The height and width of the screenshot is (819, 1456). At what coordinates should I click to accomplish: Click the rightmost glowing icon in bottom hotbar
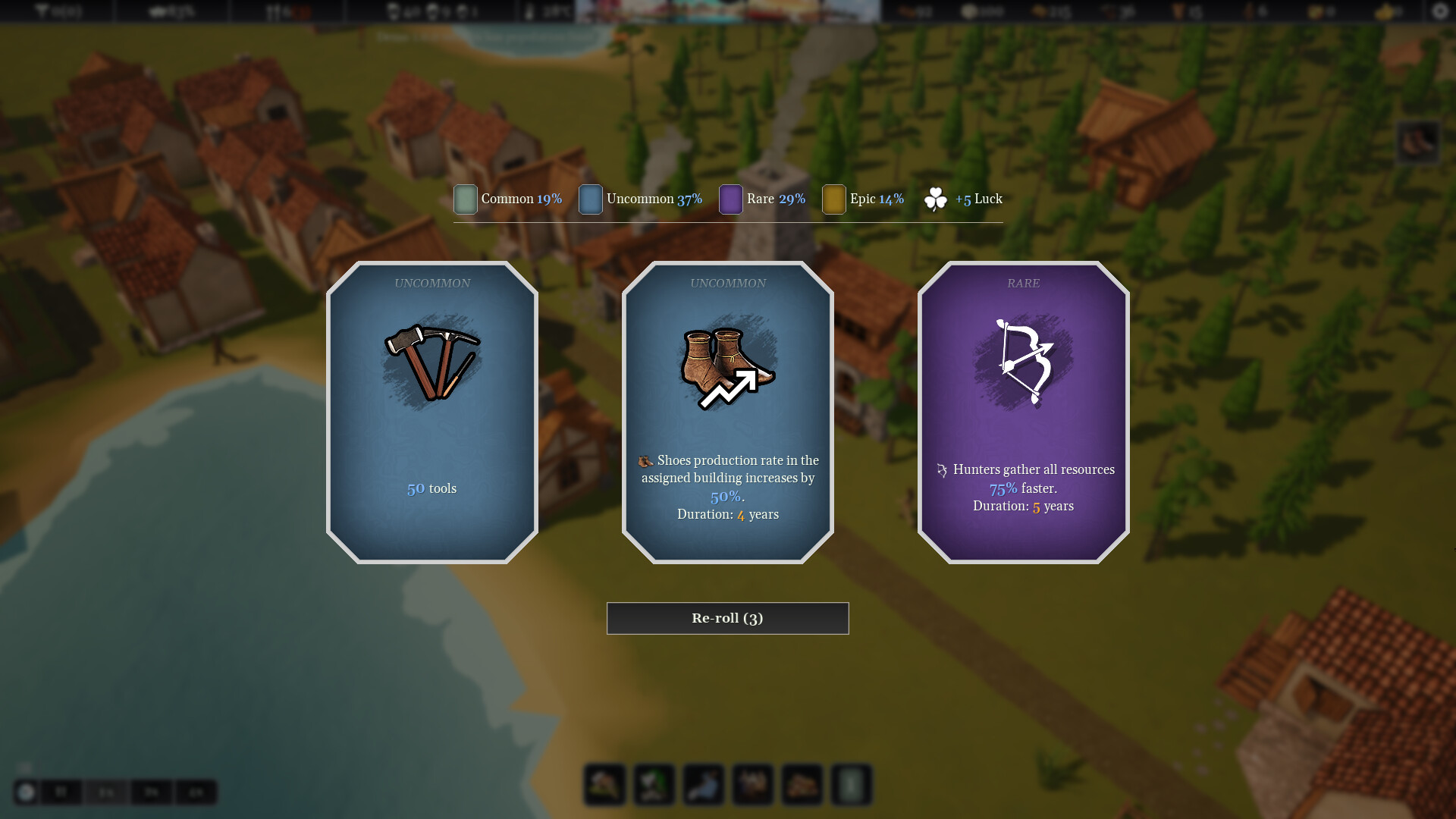click(850, 784)
